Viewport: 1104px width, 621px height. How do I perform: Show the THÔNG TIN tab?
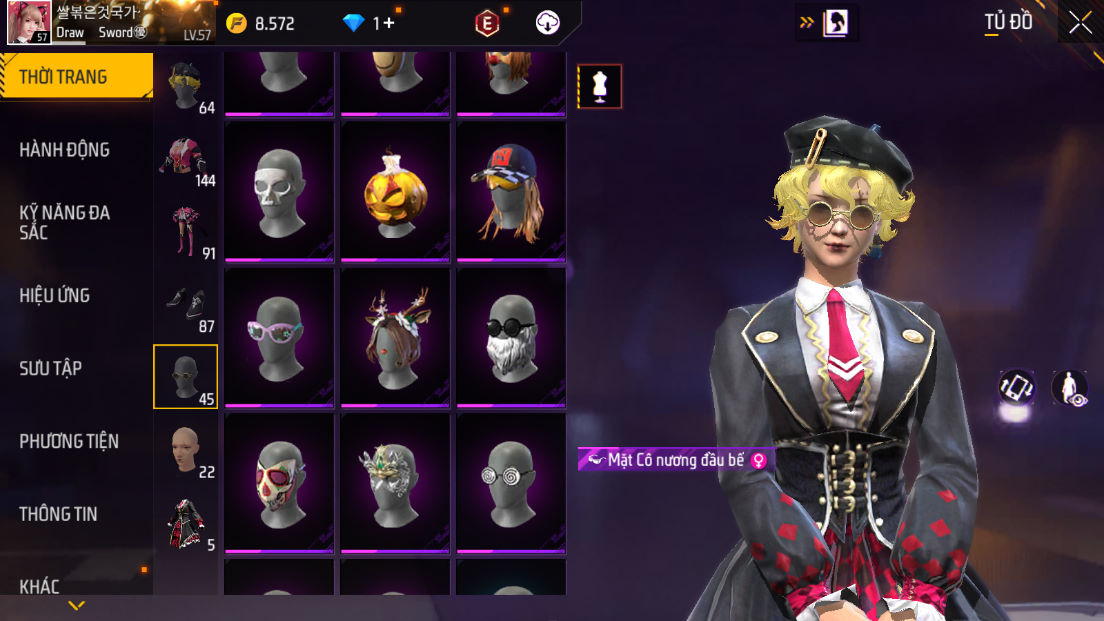57,514
